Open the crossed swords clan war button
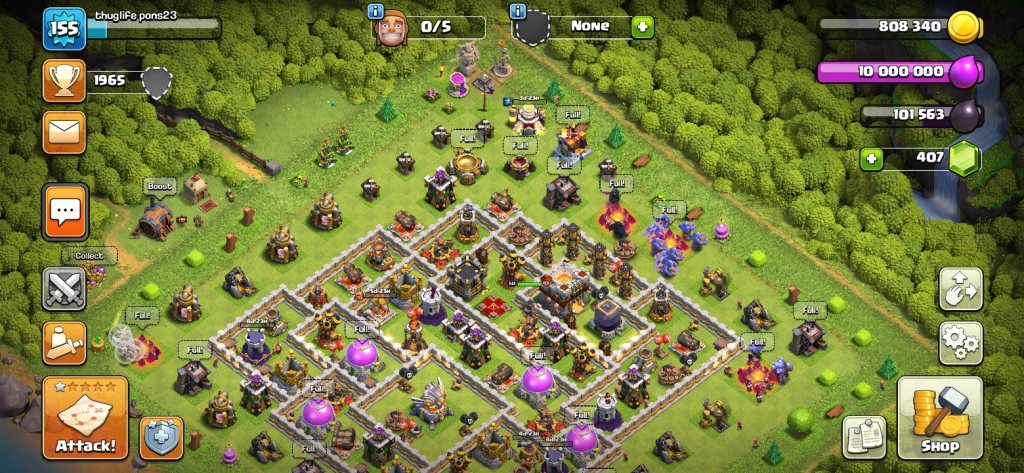The image size is (1024, 473). click(x=64, y=290)
